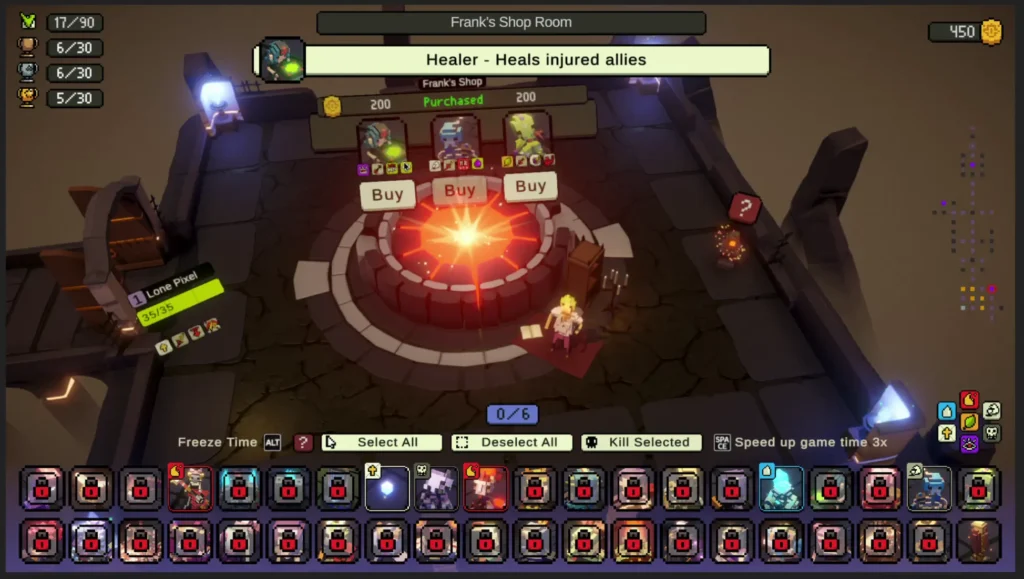Screen dimensions: 1024x579
Task: Click the Select All button
Action: tap(382, 442)
